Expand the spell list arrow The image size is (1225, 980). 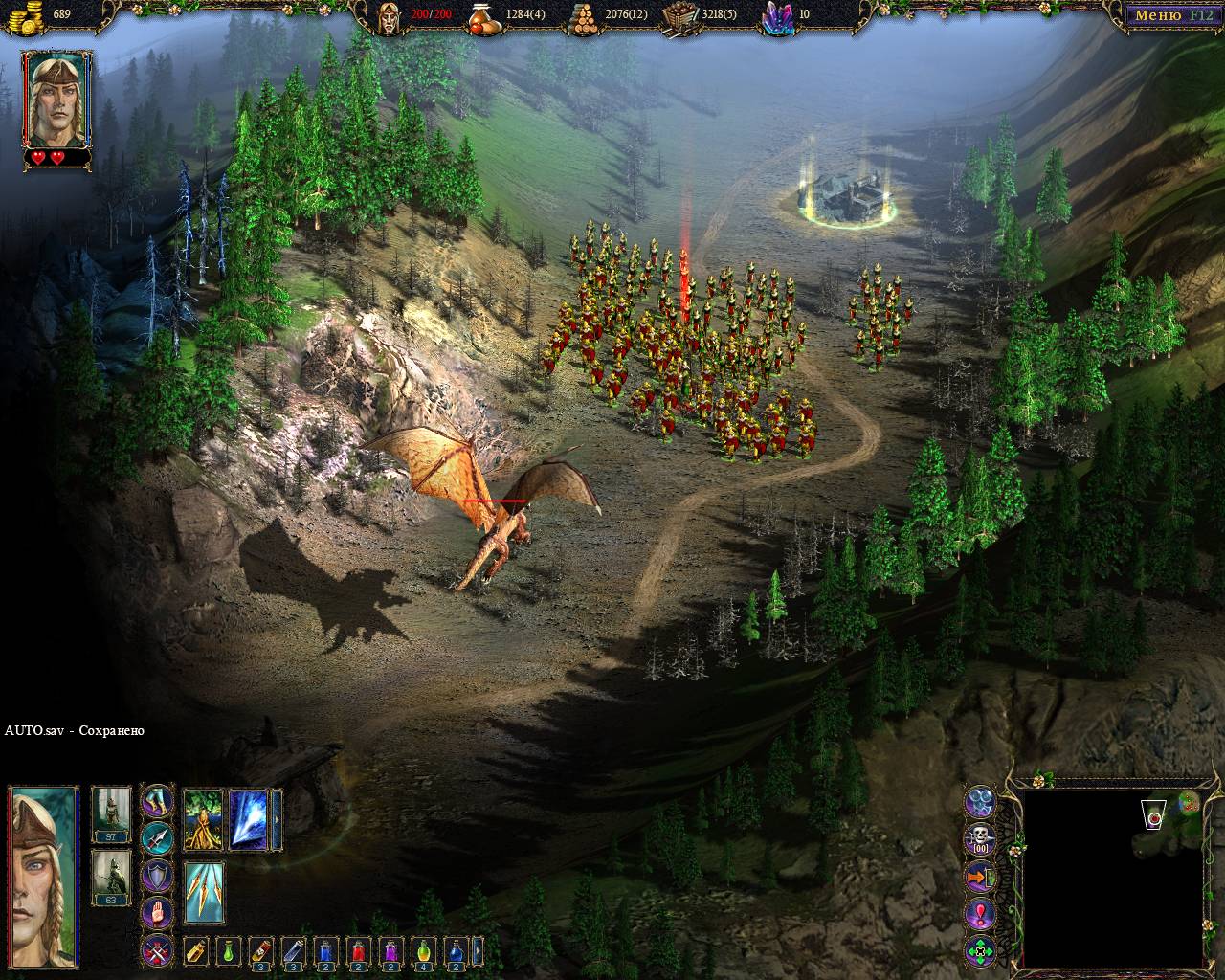pos(278,819)
